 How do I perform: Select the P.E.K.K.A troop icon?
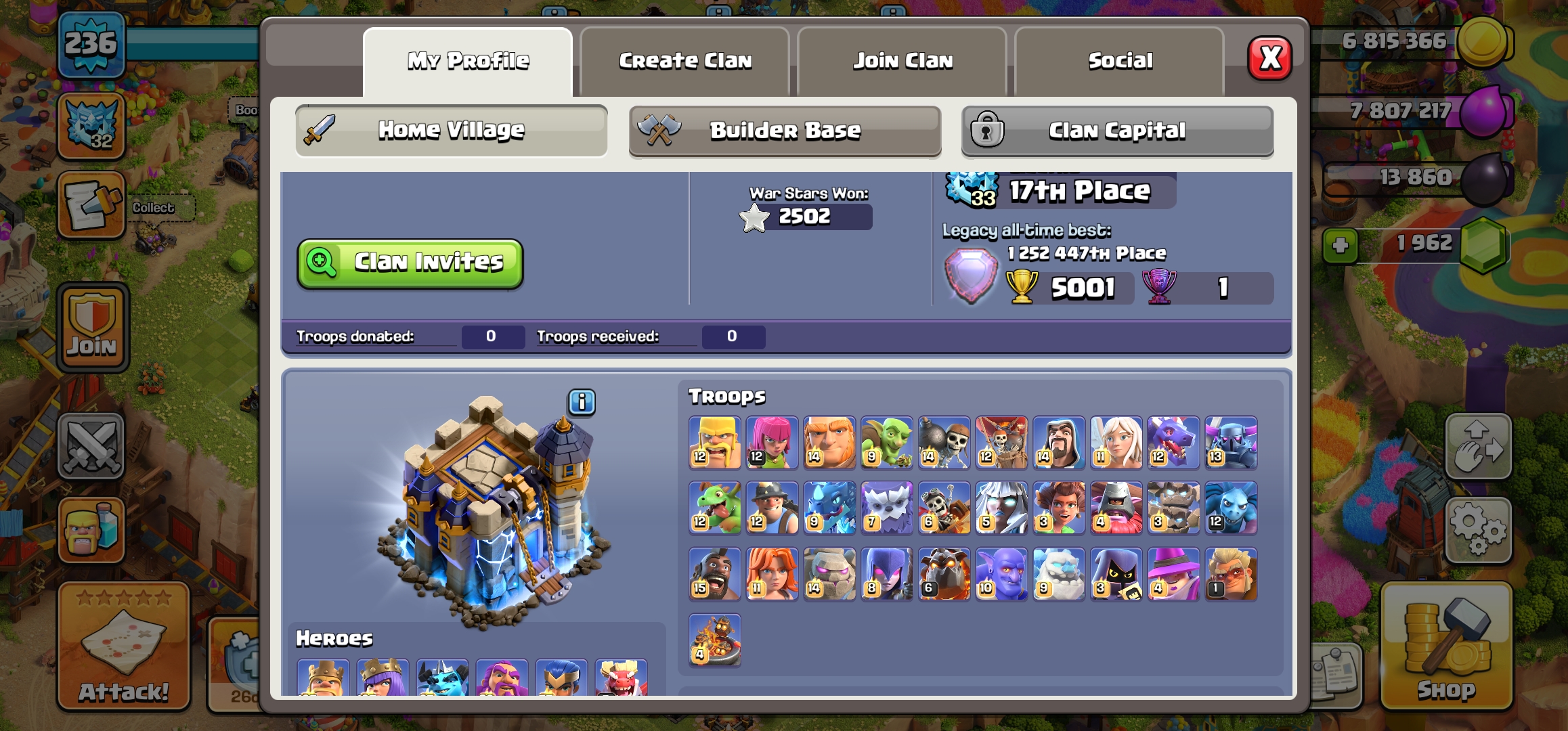coord(1231,442)
